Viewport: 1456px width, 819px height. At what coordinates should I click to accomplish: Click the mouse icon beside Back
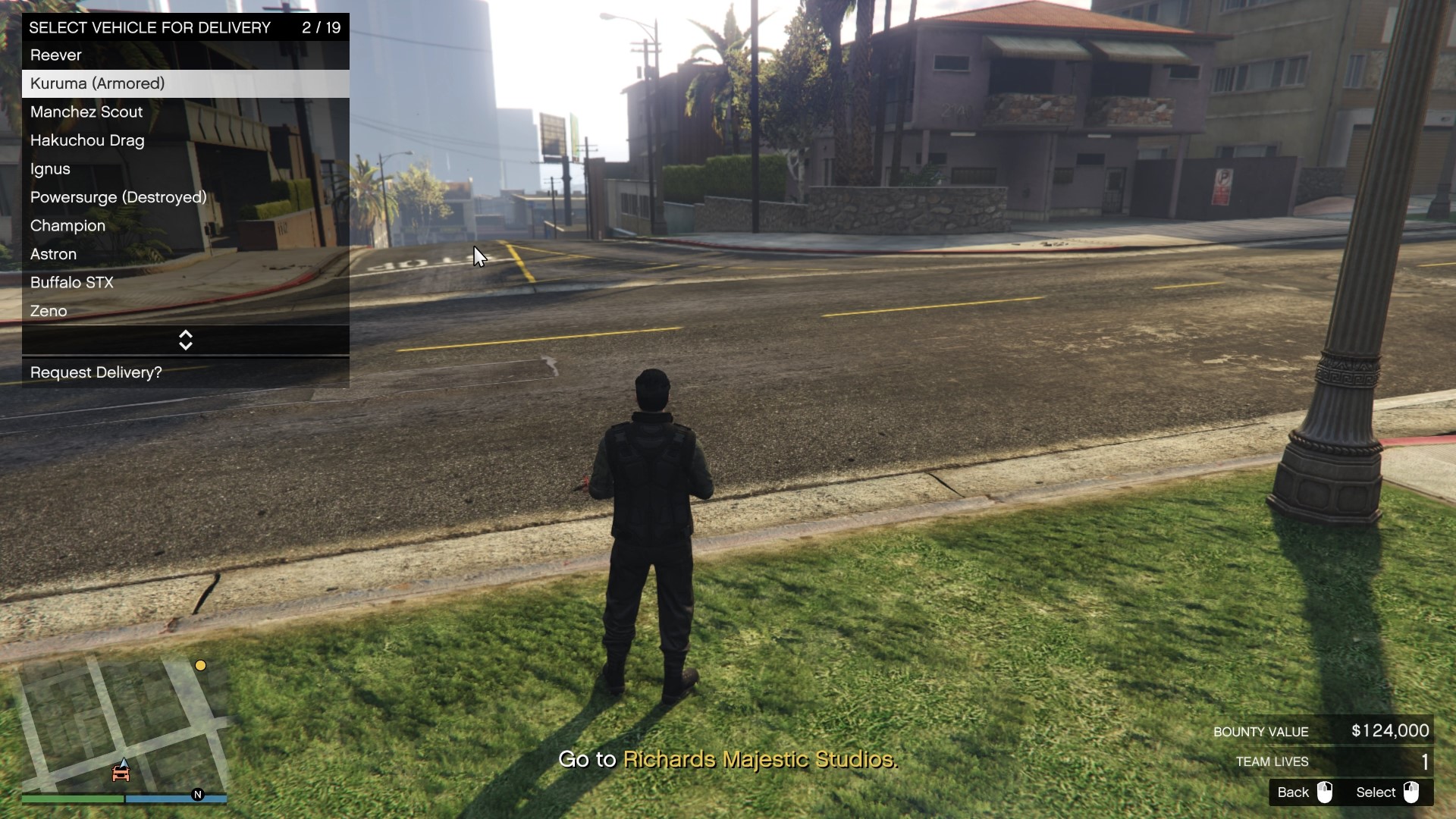tap(1326, 792)
